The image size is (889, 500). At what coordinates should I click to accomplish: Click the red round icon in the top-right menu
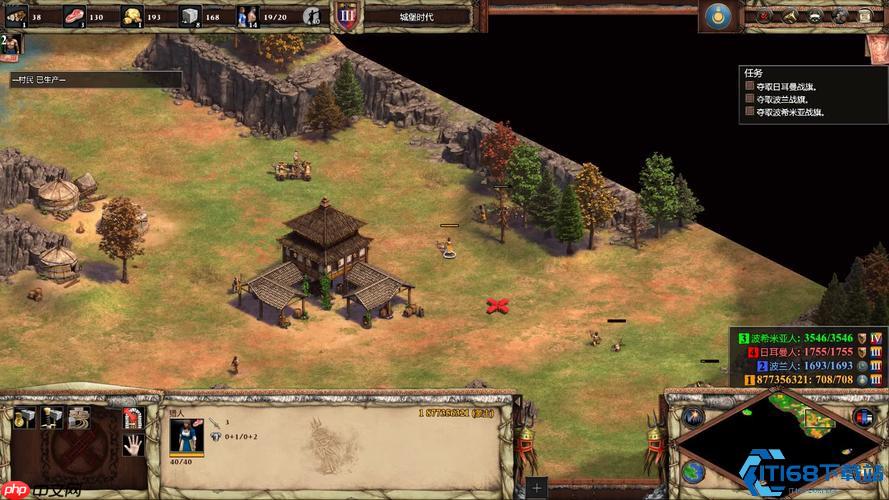point(763,16)
